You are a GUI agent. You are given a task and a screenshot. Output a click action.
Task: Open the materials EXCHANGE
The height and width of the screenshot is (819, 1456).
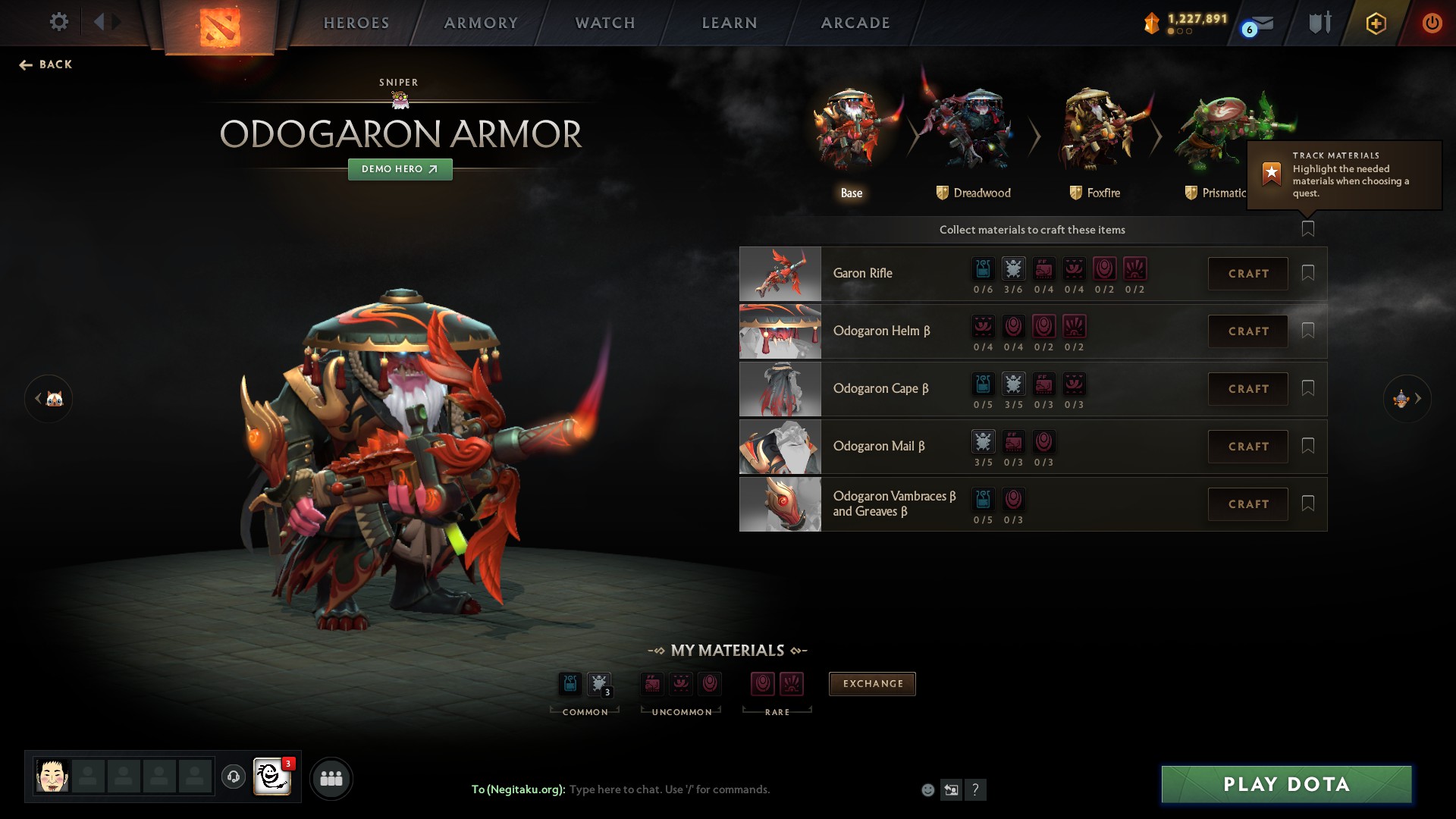click(872, 684)
